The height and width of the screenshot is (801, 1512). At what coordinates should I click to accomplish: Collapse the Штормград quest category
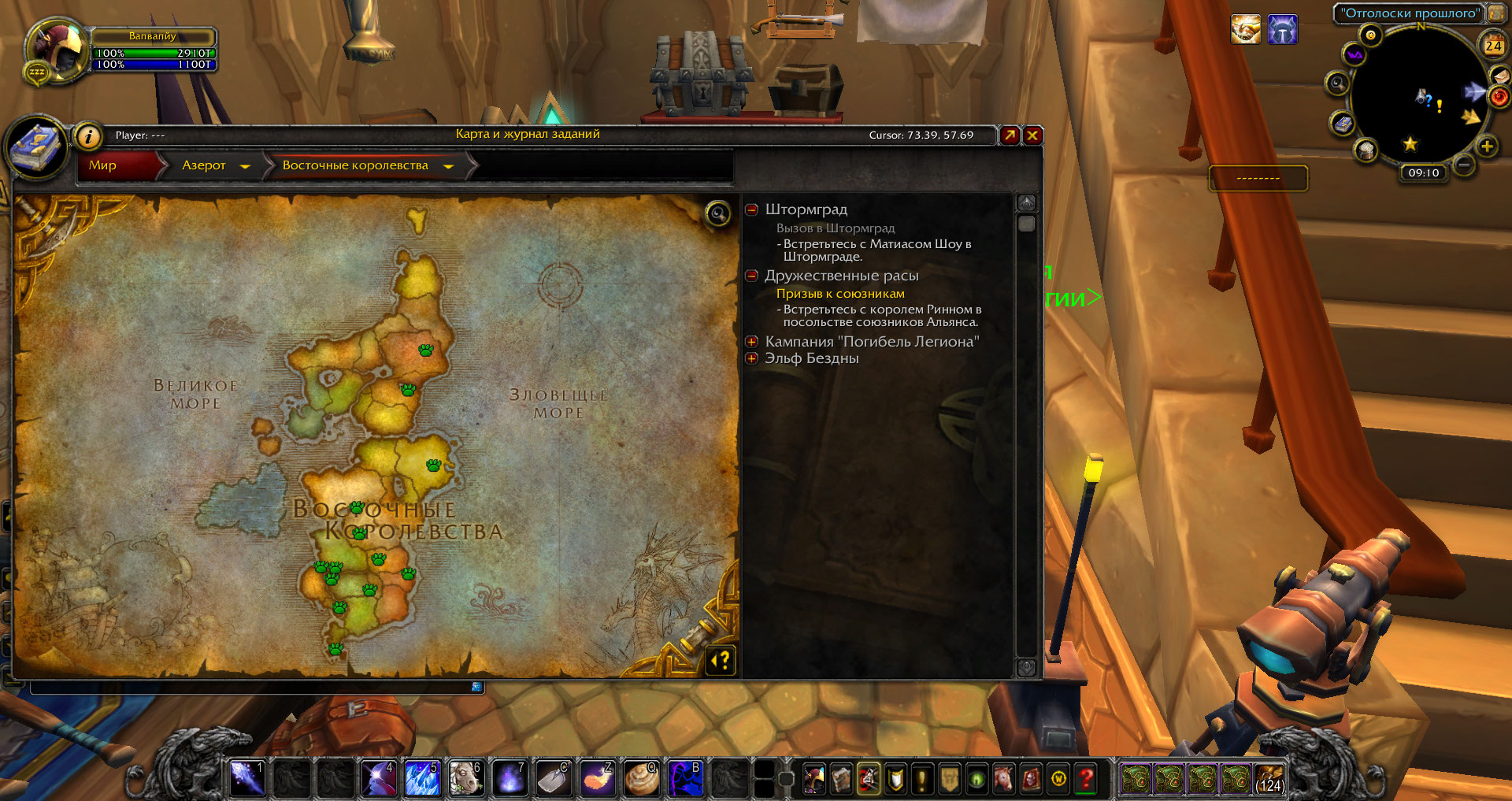coord(751,210)
